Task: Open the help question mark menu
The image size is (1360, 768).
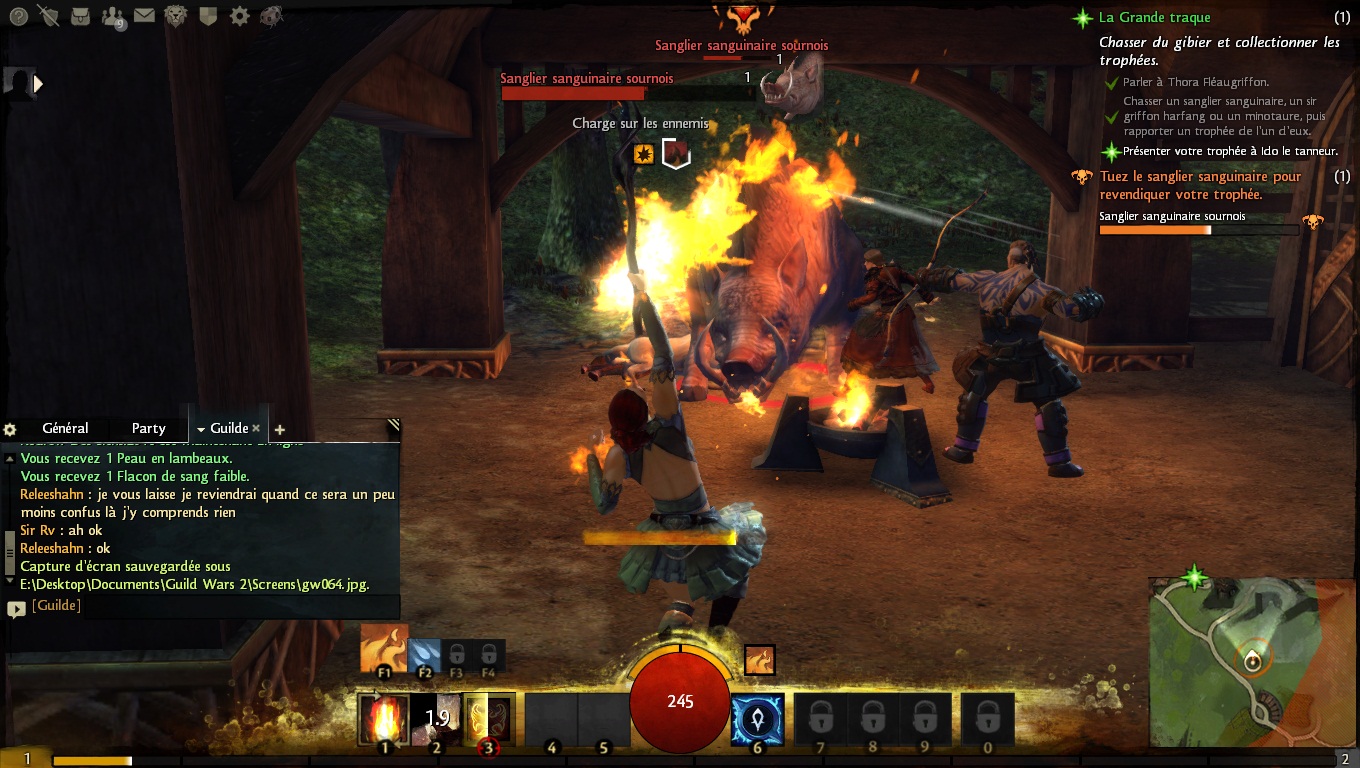Action: (17, 16)
